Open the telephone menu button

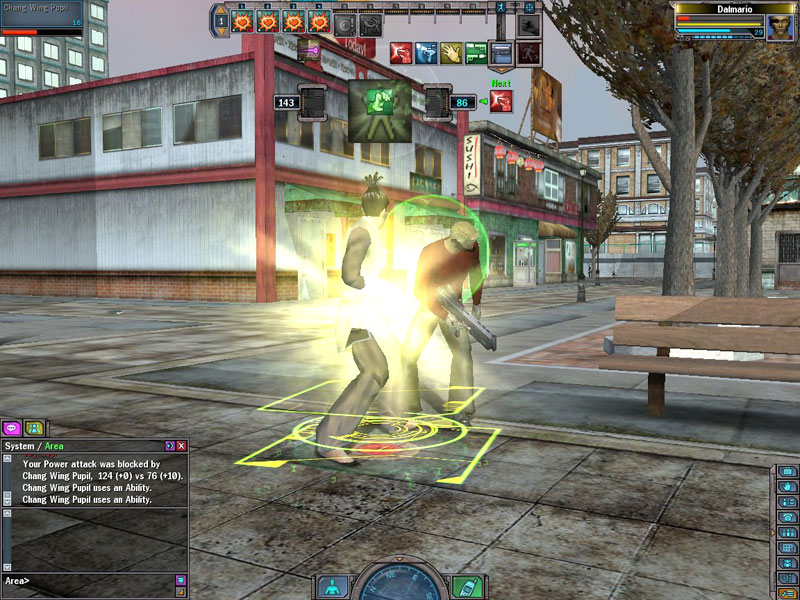tap(788, 517)
